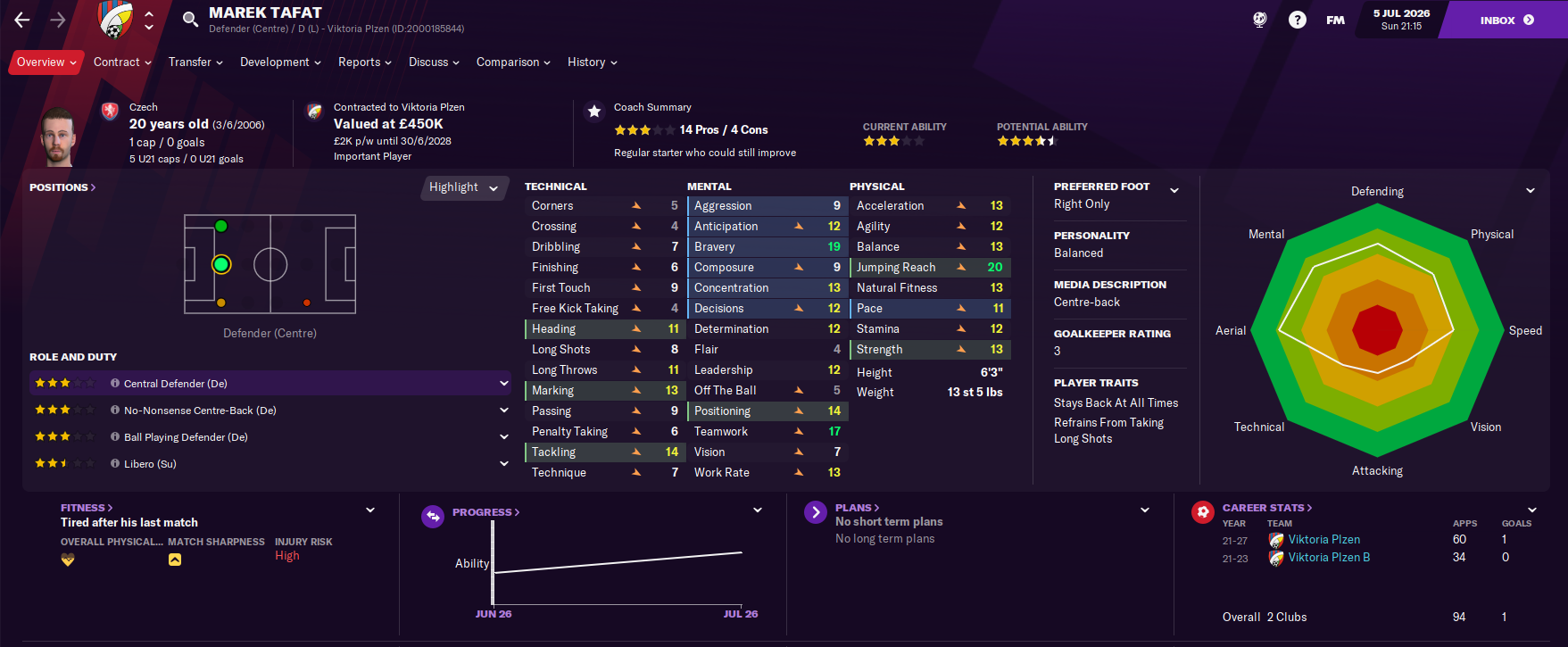
Task: Open the player search magnifier
Action: (x=190, y=20)
